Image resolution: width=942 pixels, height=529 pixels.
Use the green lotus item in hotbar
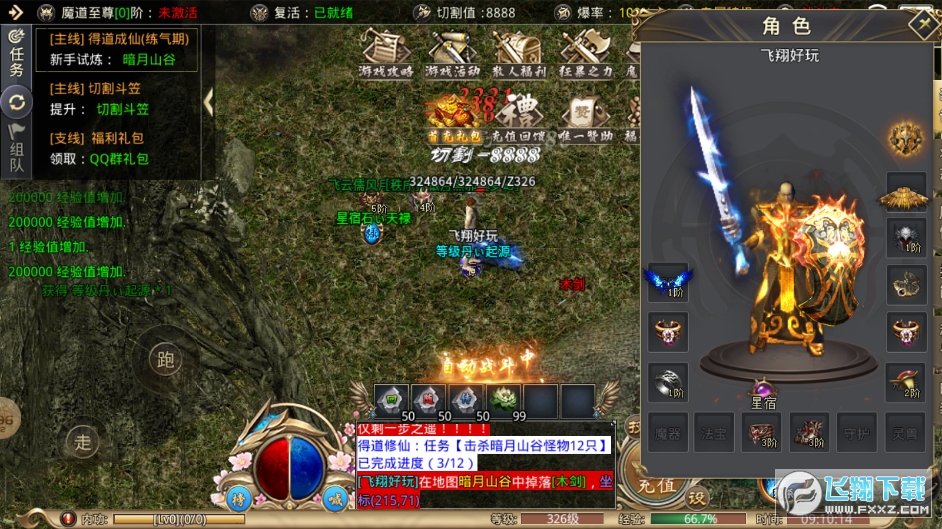point(506,400)
